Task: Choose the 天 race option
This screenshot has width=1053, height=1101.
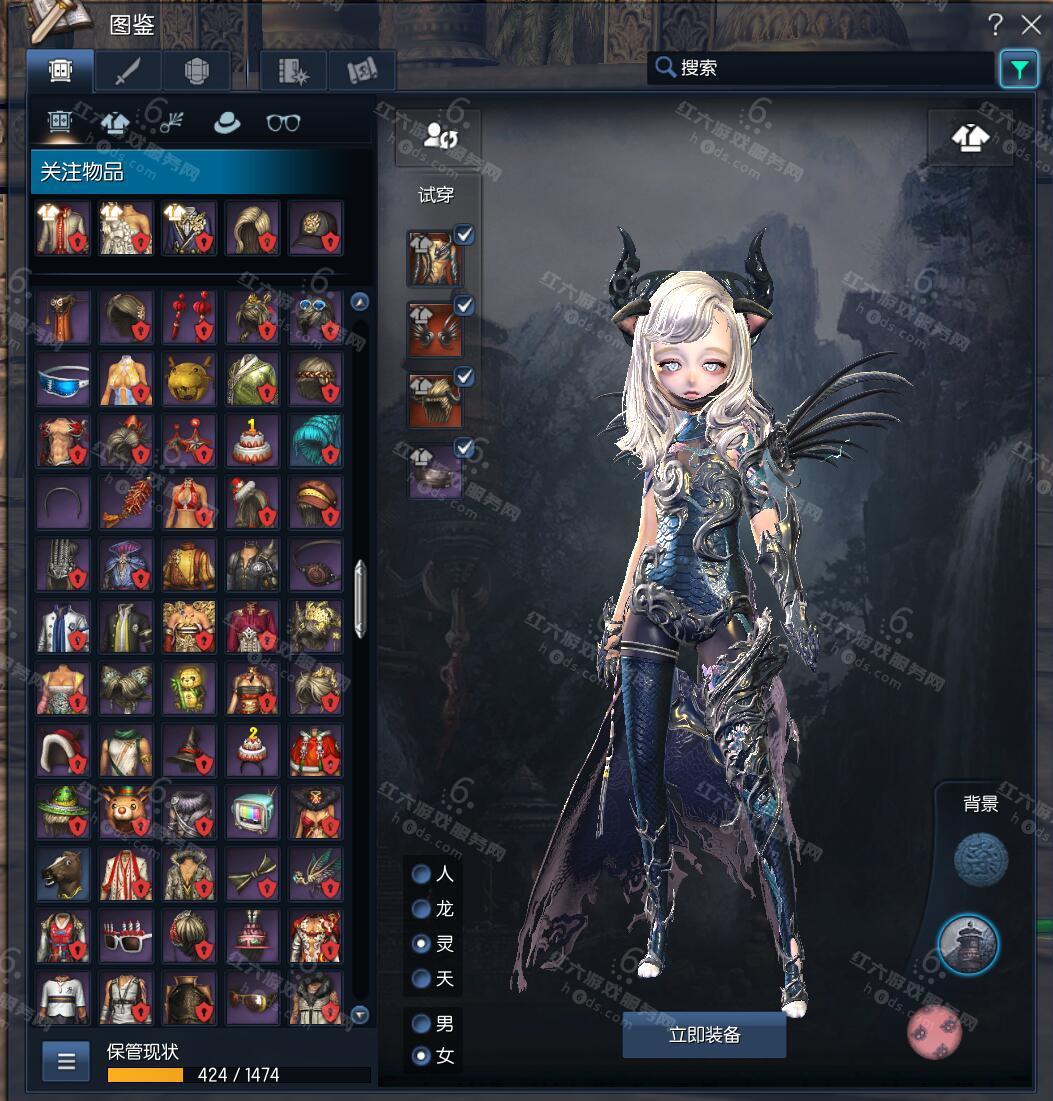Action: coord(422,978)
